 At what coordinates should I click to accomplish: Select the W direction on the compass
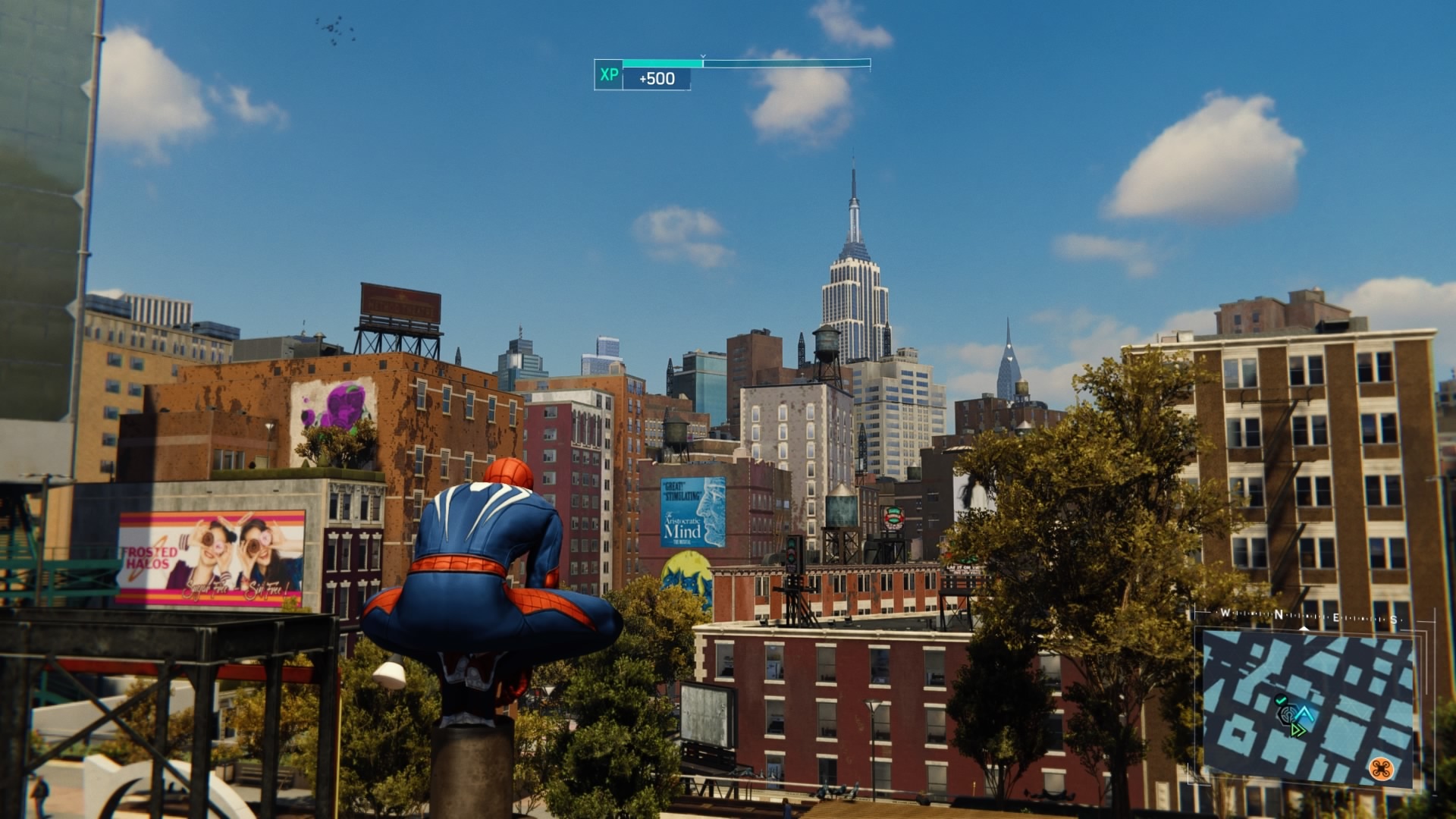pos(1224,613)
